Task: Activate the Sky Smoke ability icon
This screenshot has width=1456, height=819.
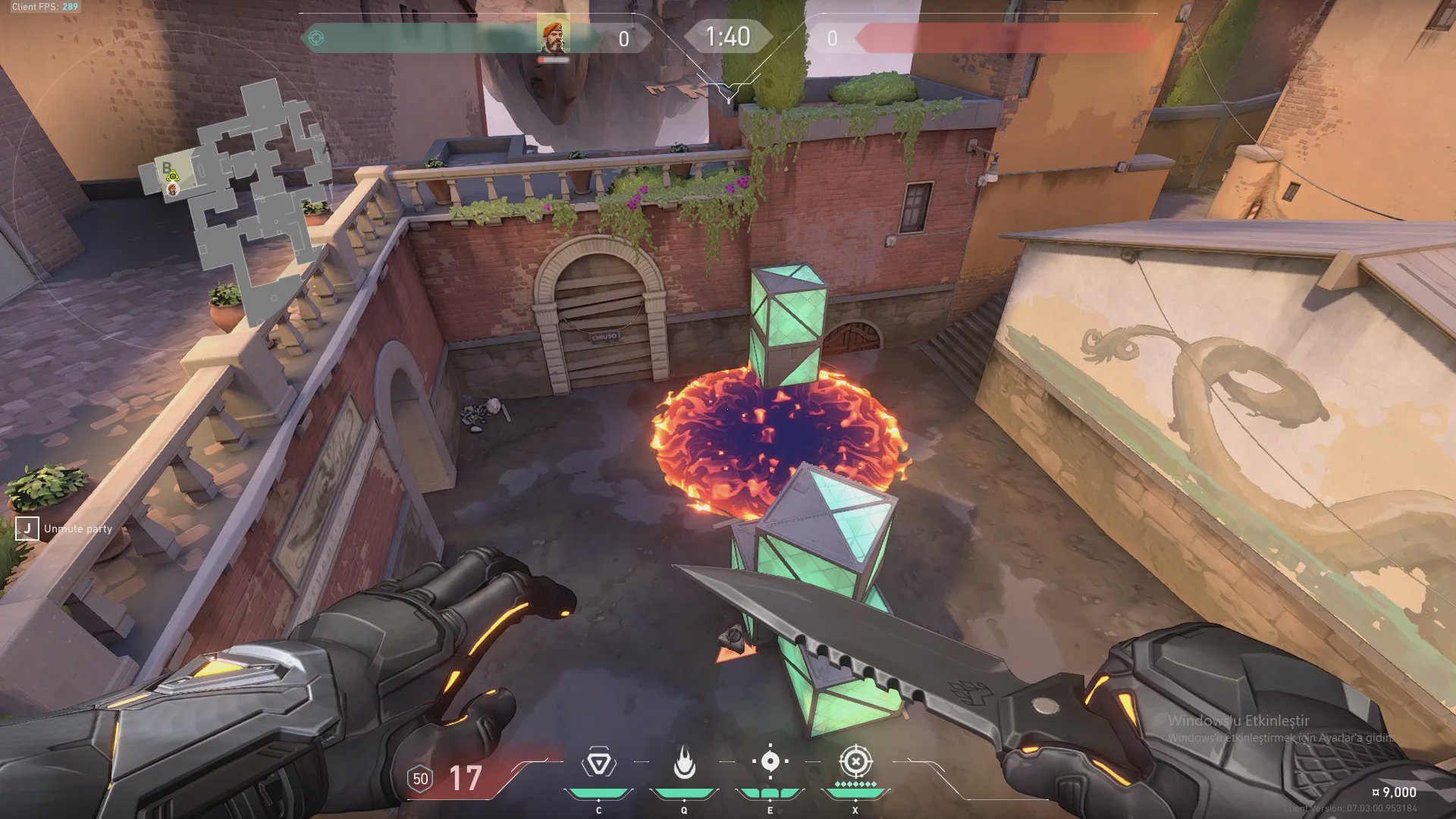Action: (x=770, y=761)
